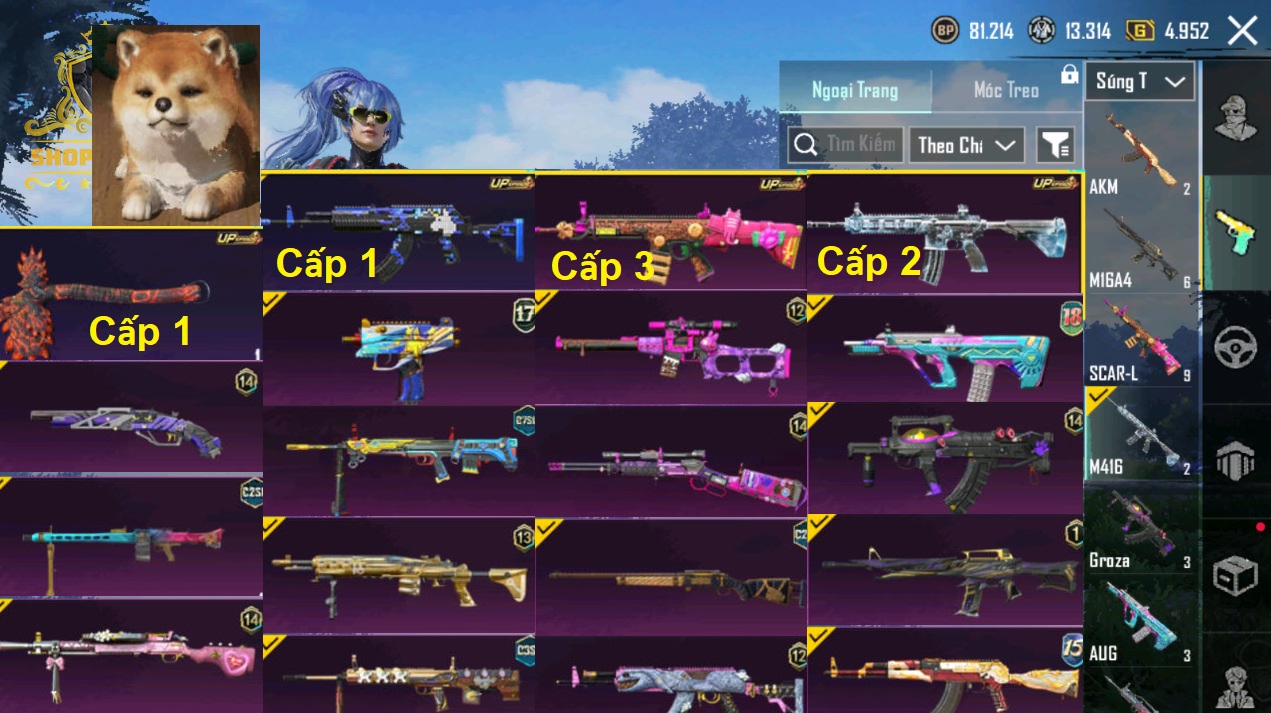Close the inventory with the X button
This screenshot has height=713, width=1271.
coord(1242,31)
